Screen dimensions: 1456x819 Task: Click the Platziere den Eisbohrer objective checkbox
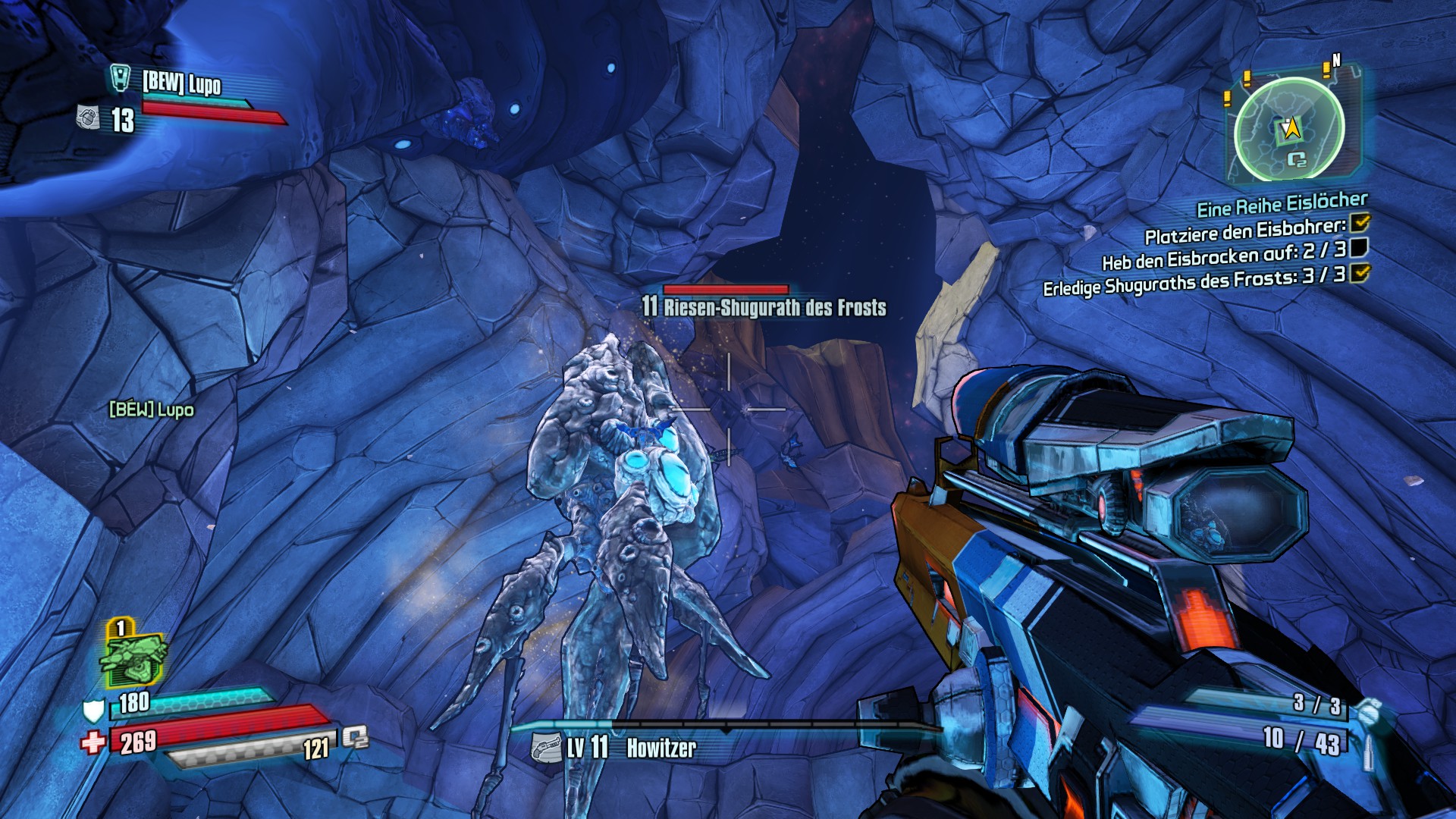(1360, 223)
